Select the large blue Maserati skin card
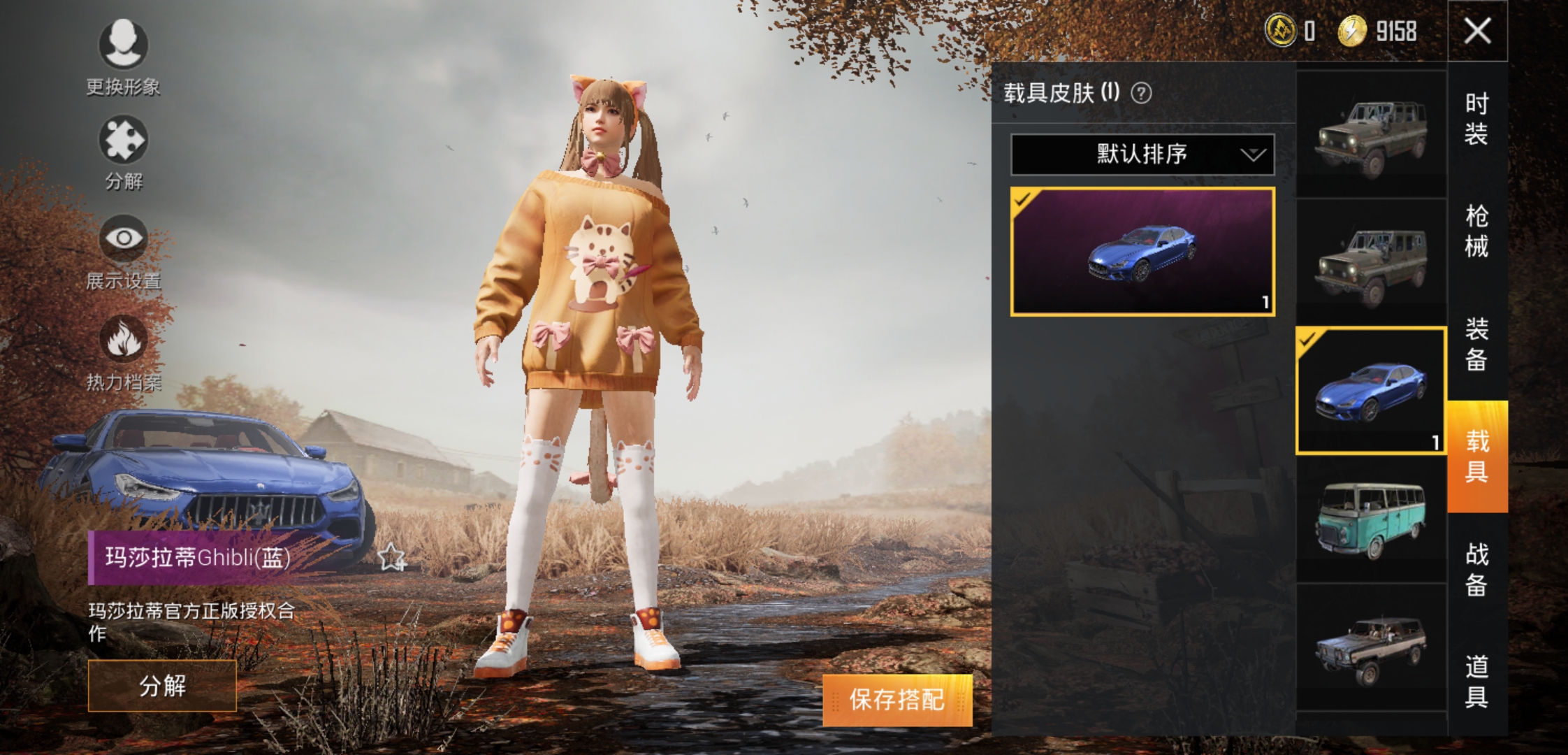The image size is (1568, 755). pos(1142,252)
